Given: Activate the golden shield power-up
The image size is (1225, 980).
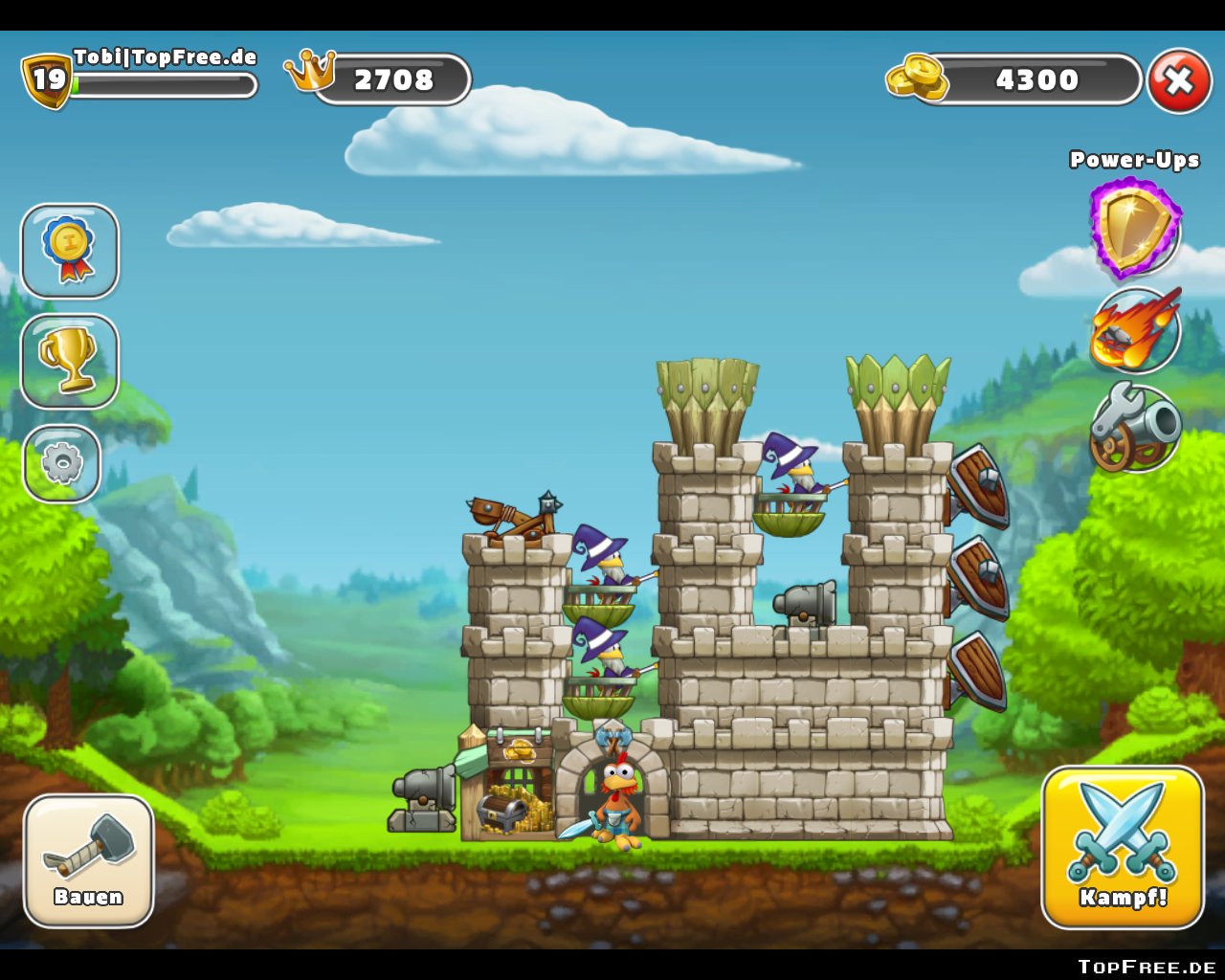Looking at the screenshot, I should (x=1135, y=228).
